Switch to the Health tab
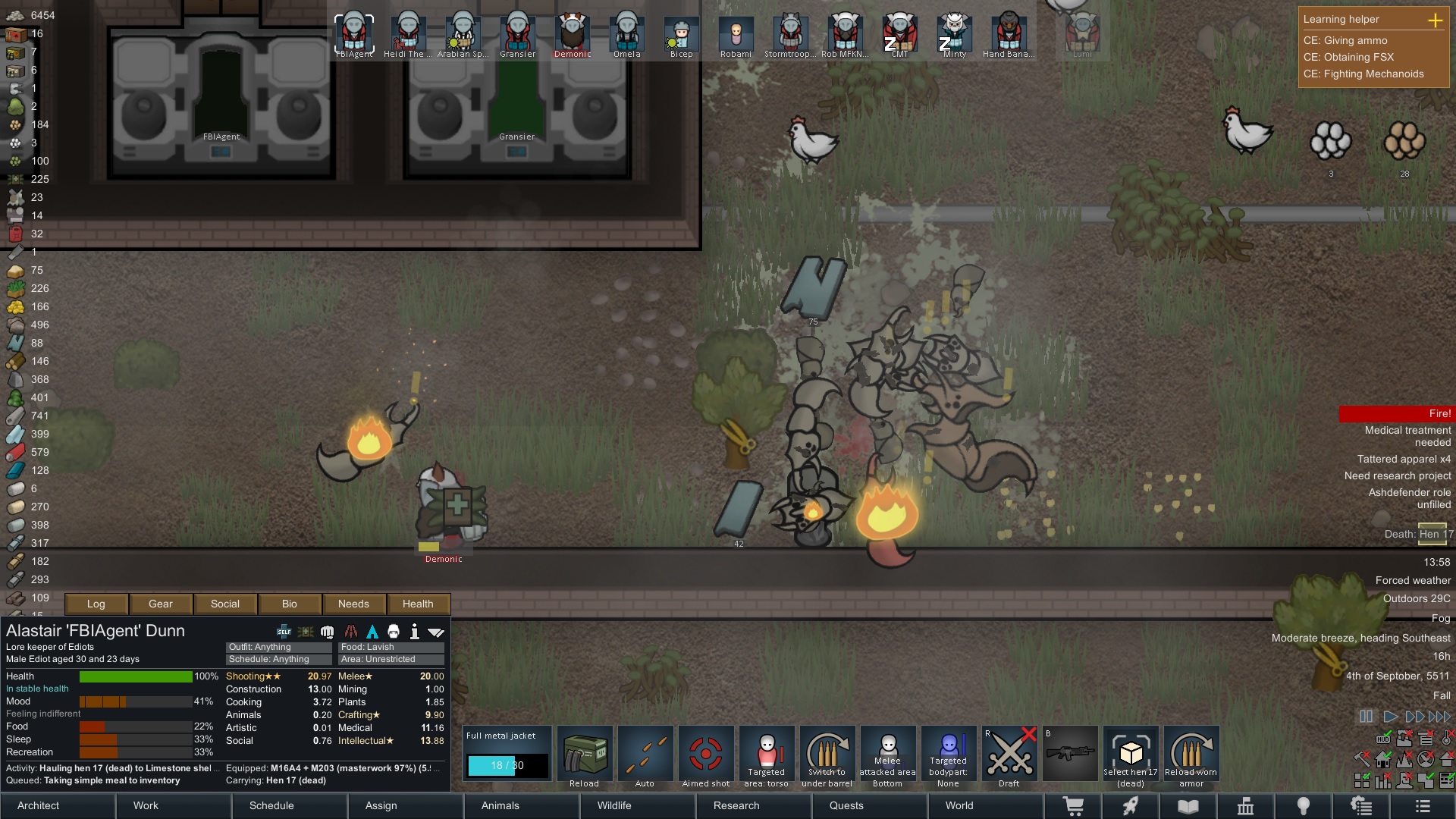Viewport: 1456px width, 819px height. tap(418, 604)
